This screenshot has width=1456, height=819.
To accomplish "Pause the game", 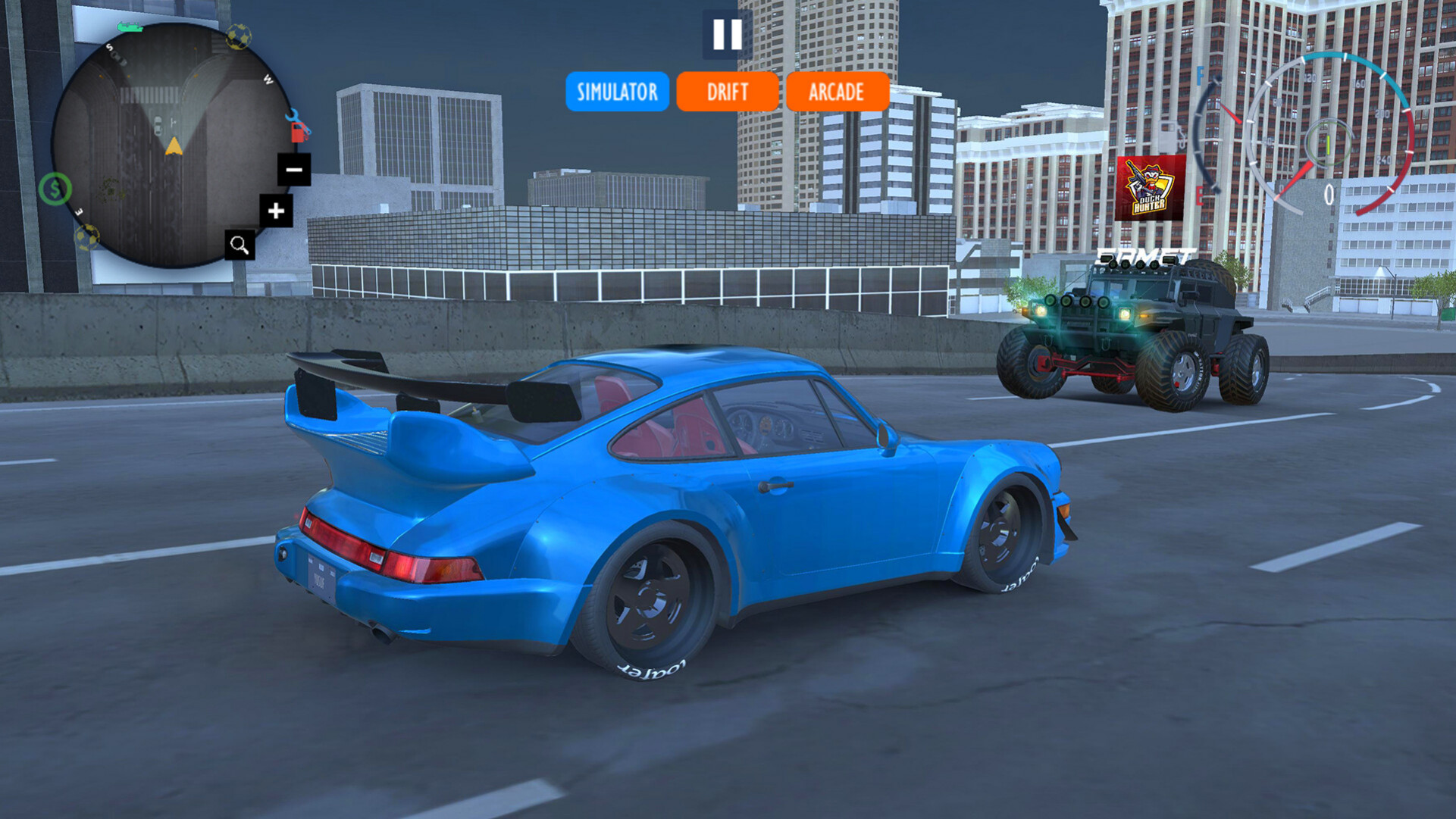I will [x=727, y=34].
